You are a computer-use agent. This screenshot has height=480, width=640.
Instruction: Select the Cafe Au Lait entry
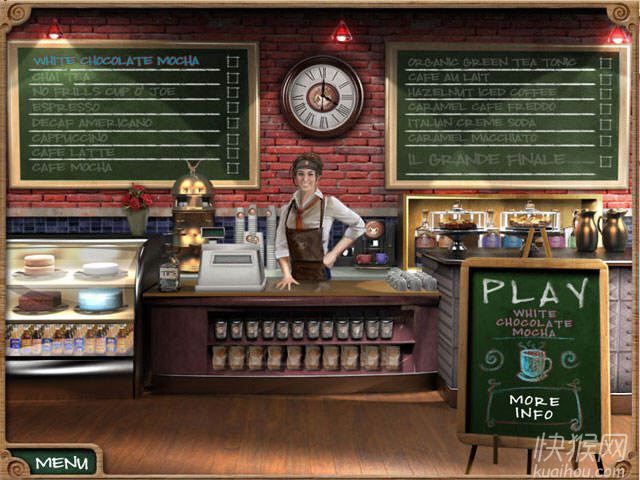453,77
